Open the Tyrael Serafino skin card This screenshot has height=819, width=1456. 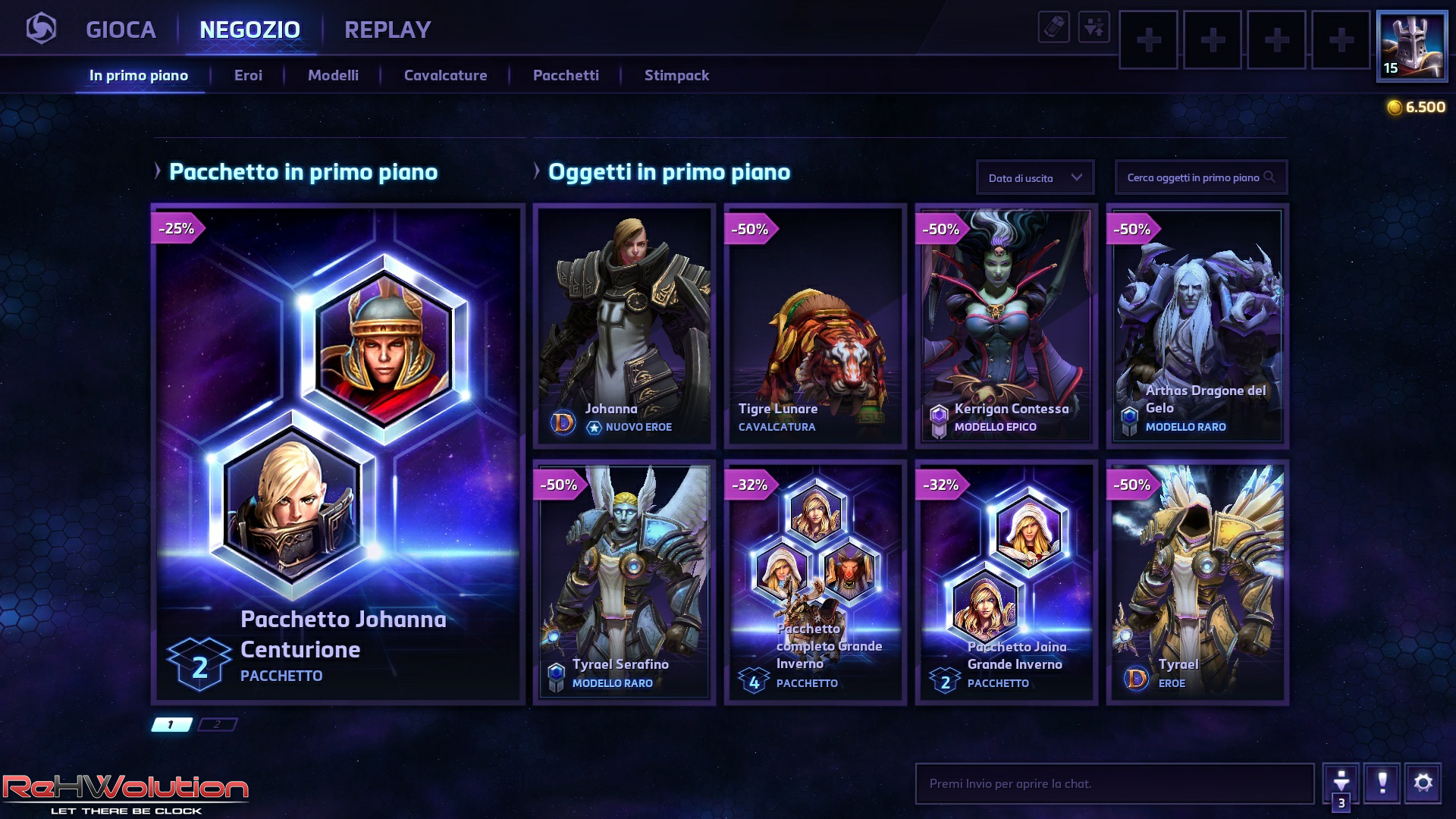(624, 582)
